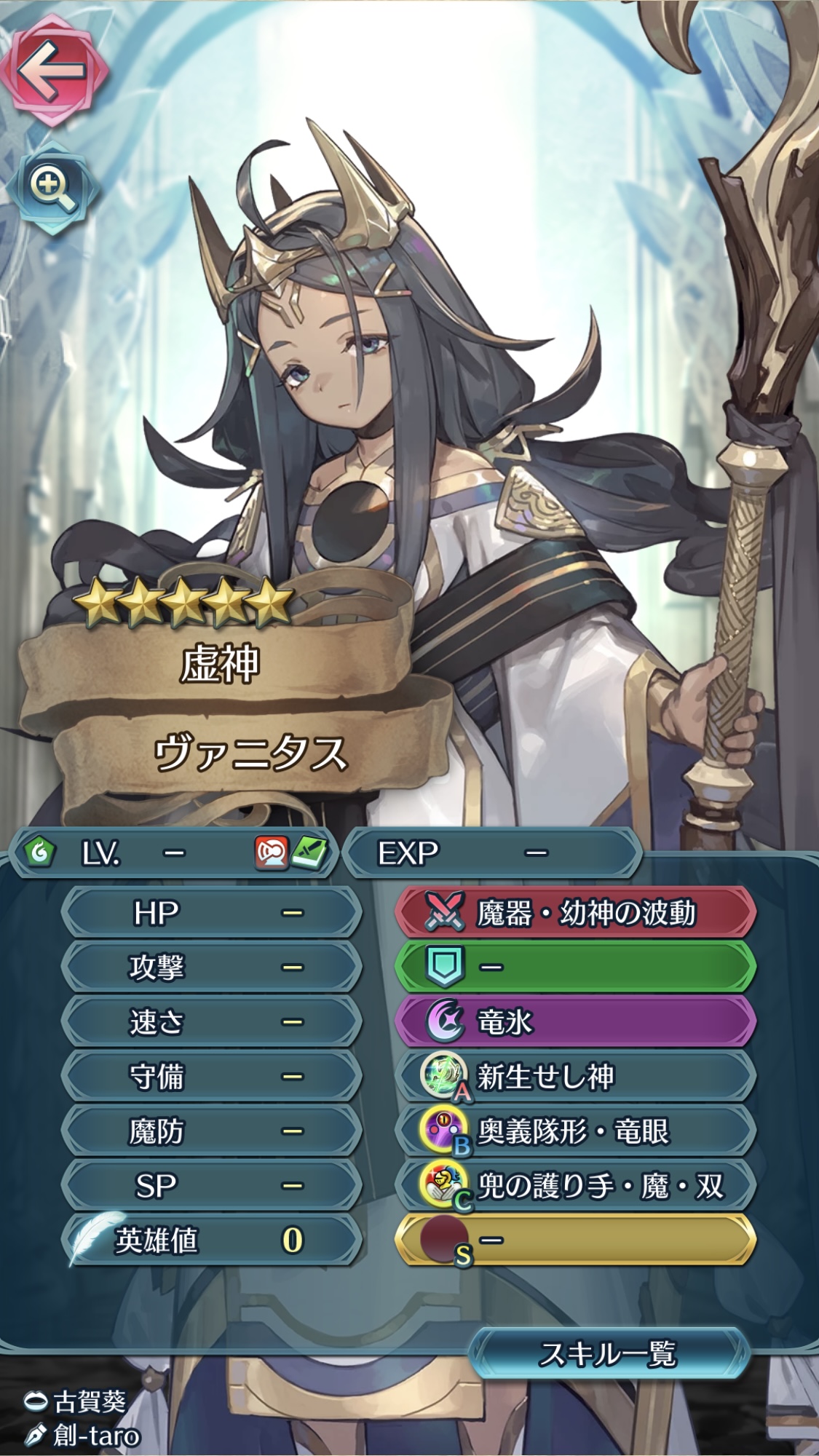
Task: Open the magnifying glass zoom view
Action: [x=52, y=188]
